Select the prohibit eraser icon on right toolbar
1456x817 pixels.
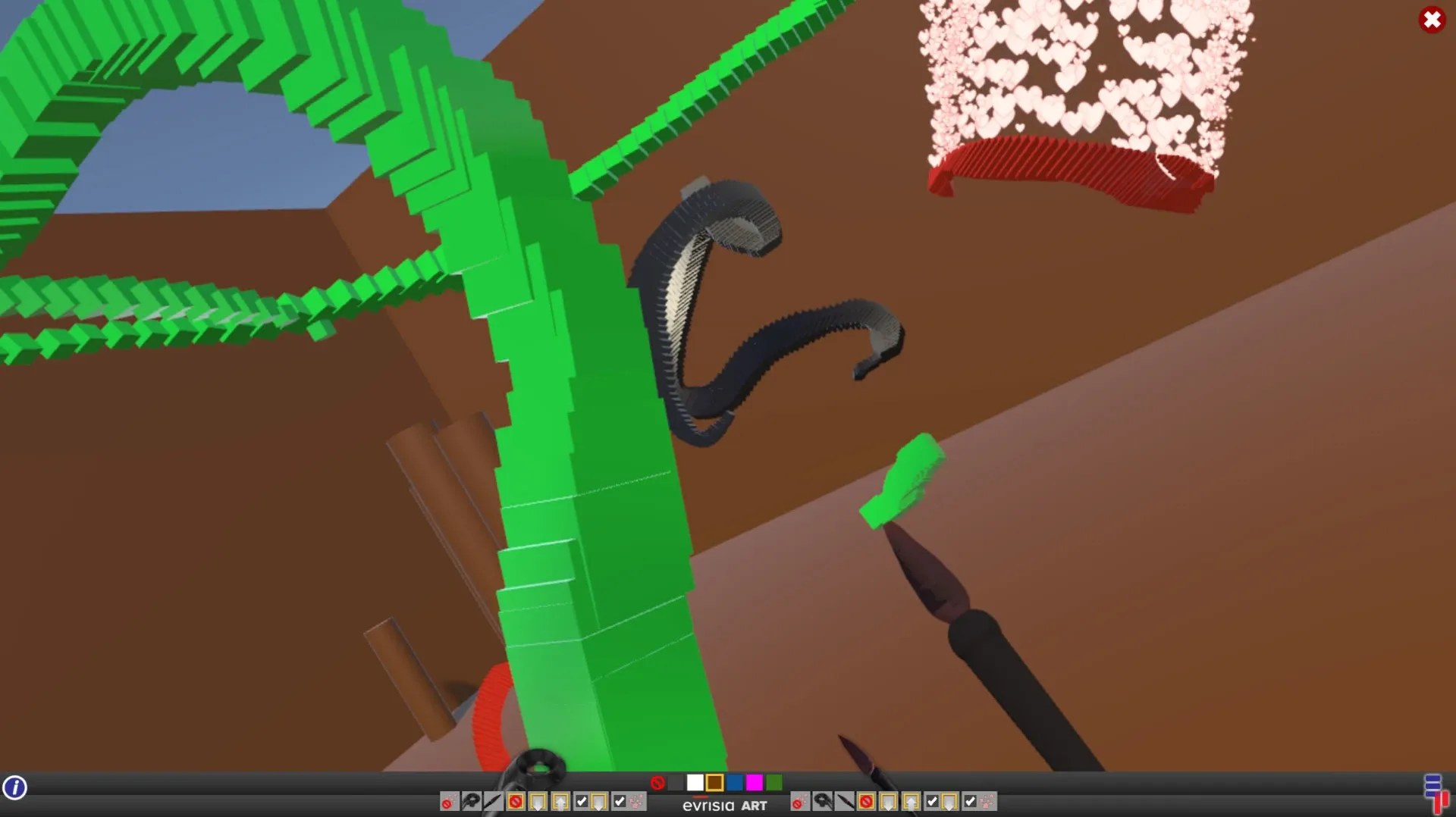pyautogui.click(x=867, y=802)
